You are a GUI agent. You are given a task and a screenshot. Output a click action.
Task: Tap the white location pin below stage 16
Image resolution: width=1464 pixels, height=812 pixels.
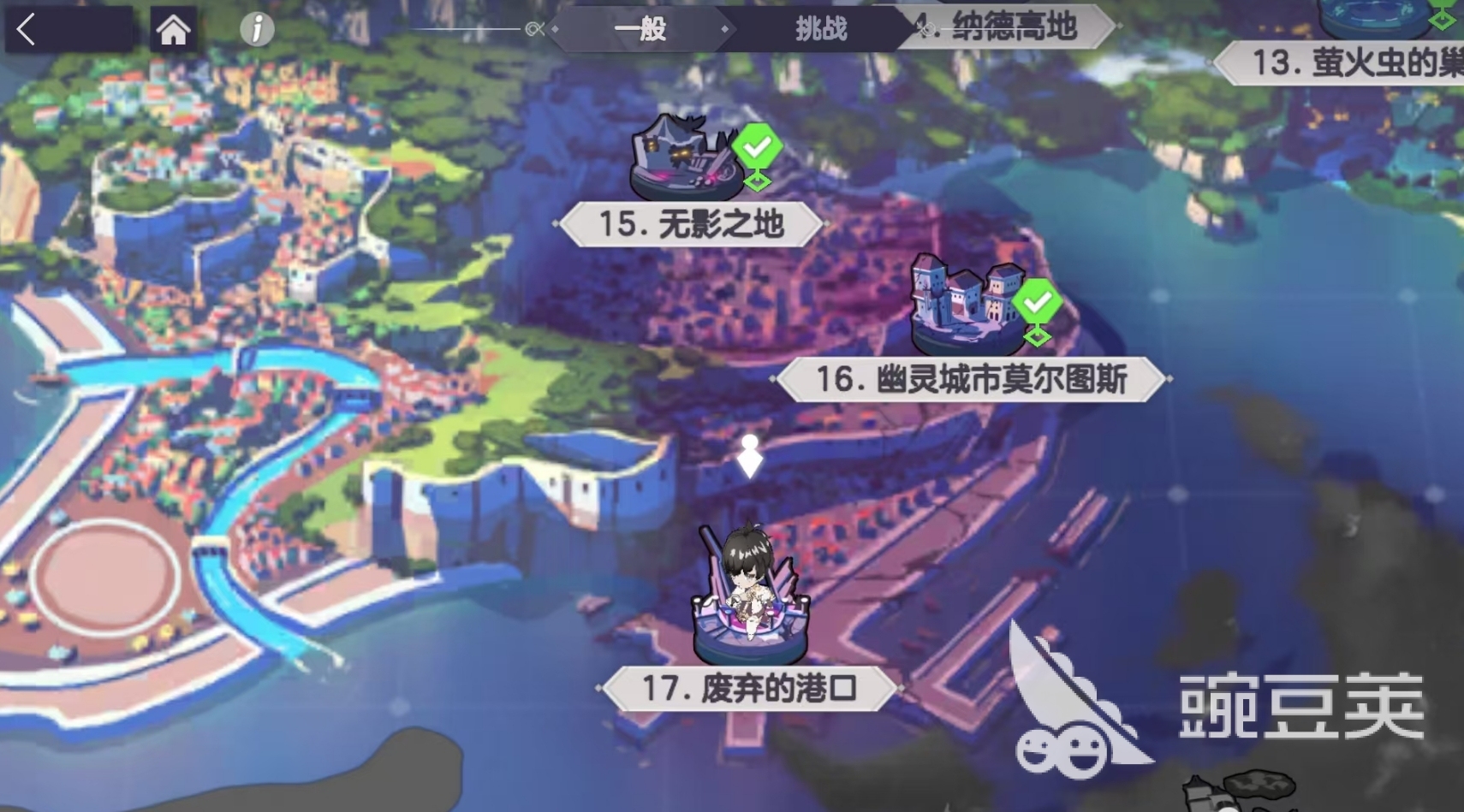pyautogui.click(x=751, y=458)
